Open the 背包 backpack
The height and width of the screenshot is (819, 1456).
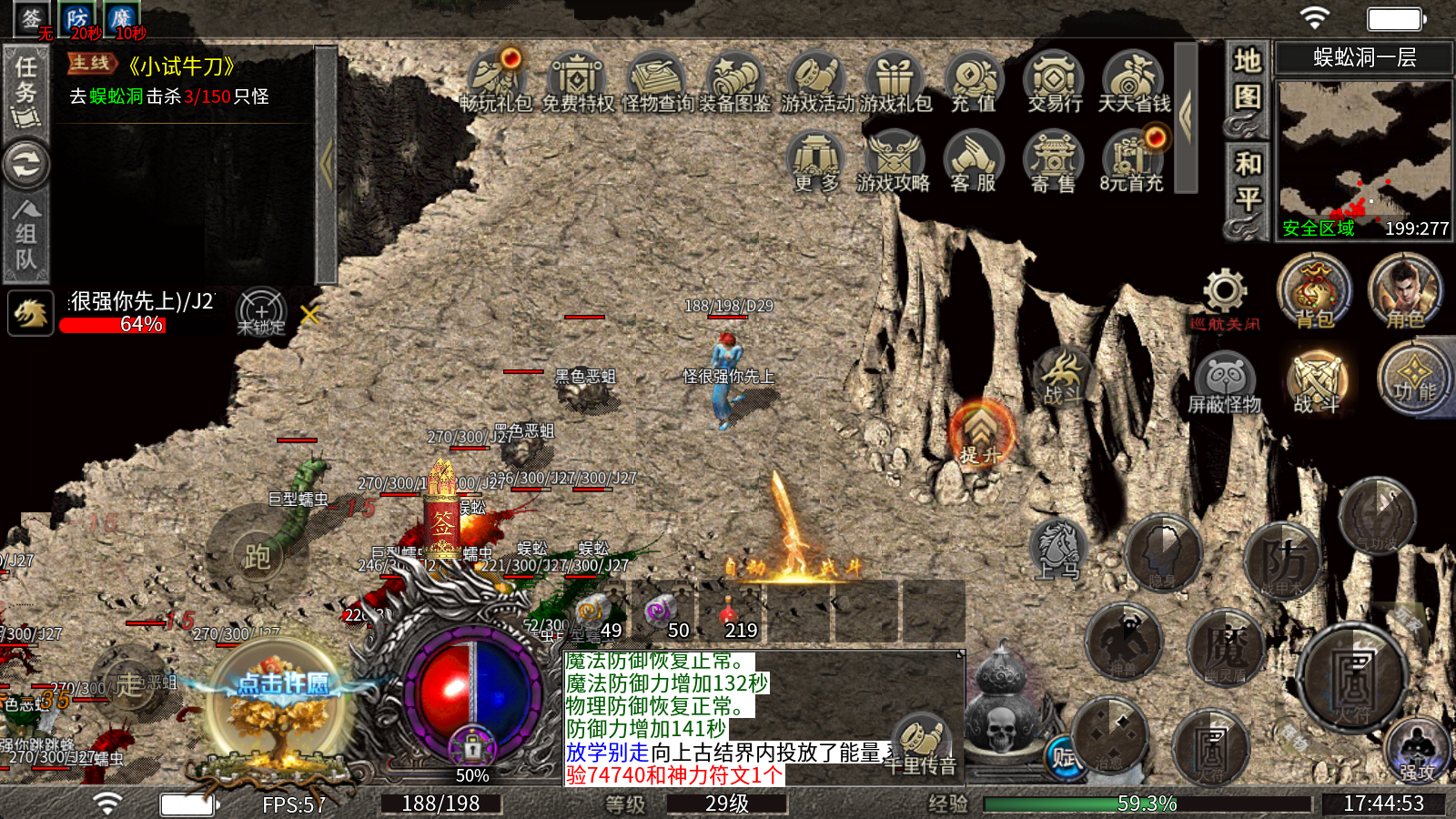[1314, 291]
